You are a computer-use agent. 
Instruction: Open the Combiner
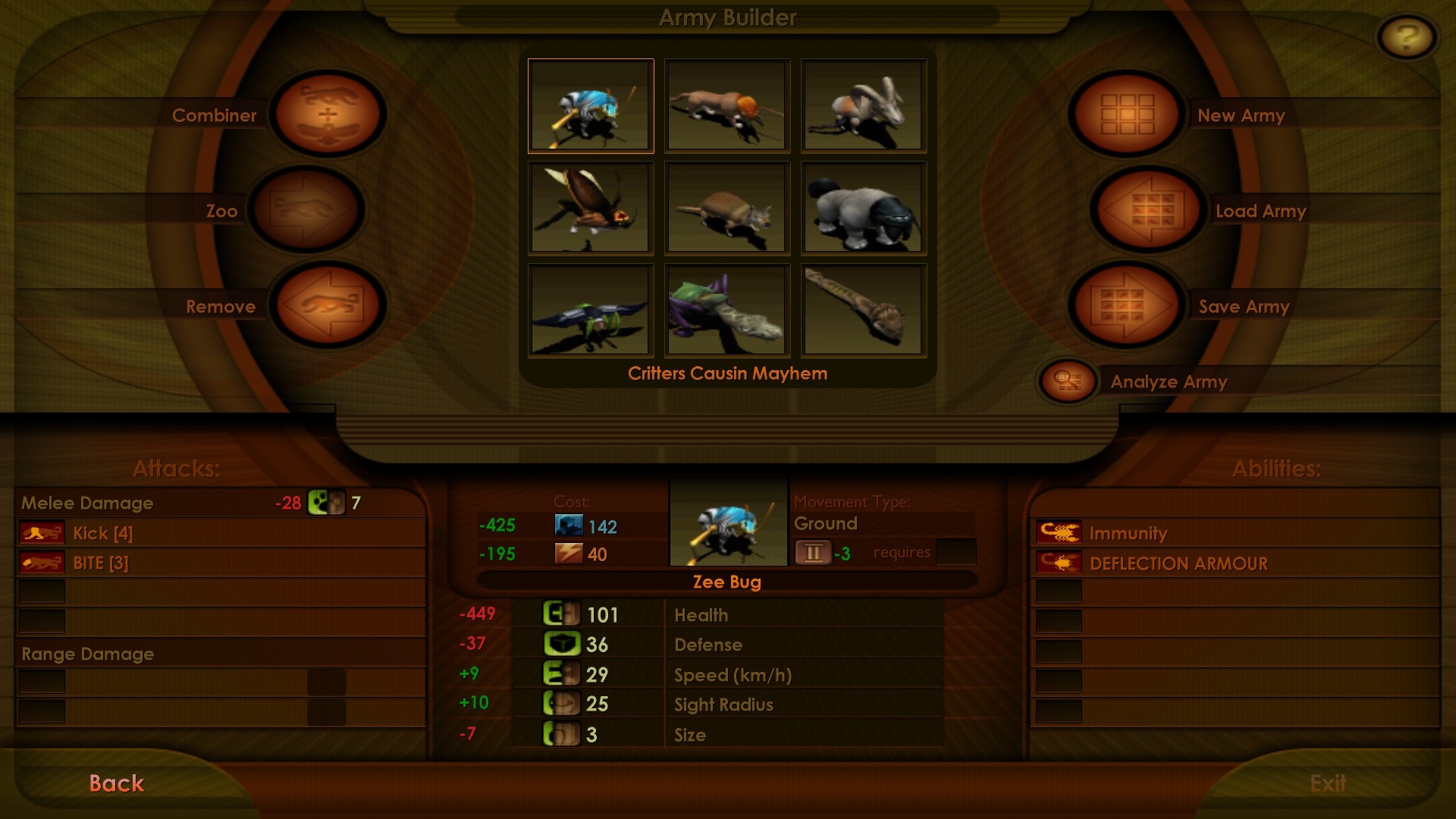[x=328, y=115]
